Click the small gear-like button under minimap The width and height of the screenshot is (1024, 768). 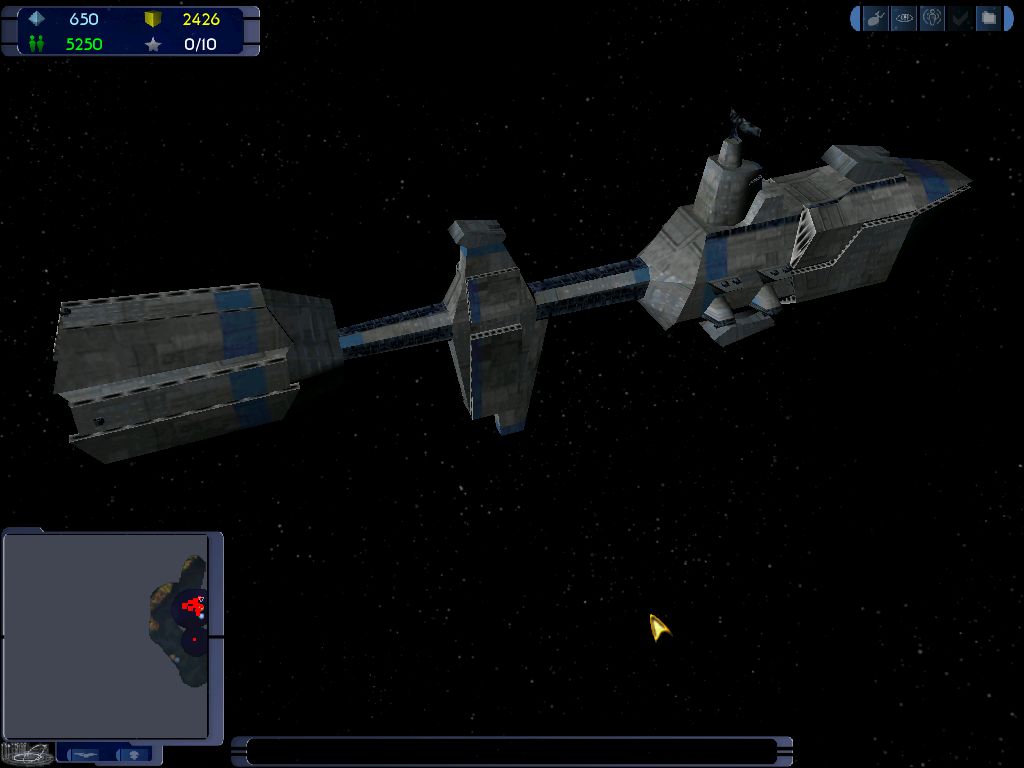click(135, 754)
